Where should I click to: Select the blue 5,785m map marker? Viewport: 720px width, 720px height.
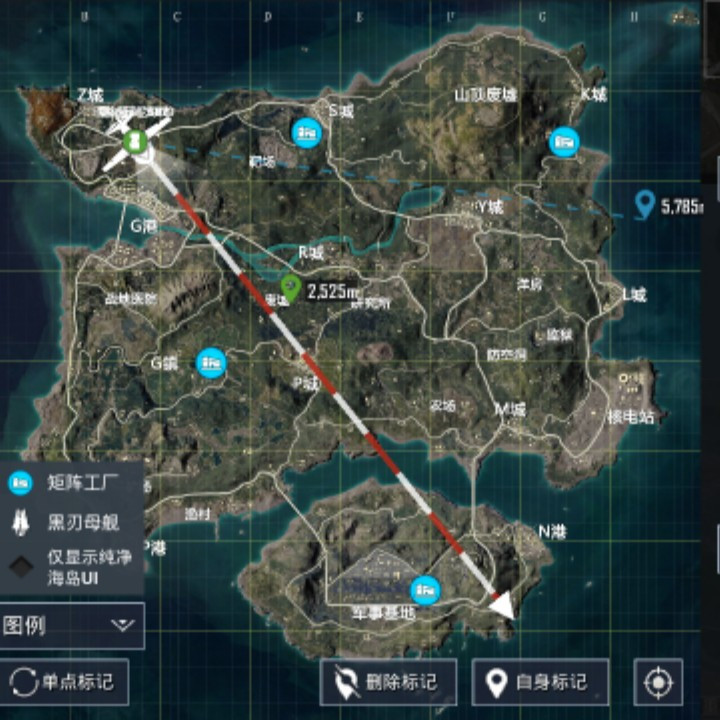click(645, 205)
